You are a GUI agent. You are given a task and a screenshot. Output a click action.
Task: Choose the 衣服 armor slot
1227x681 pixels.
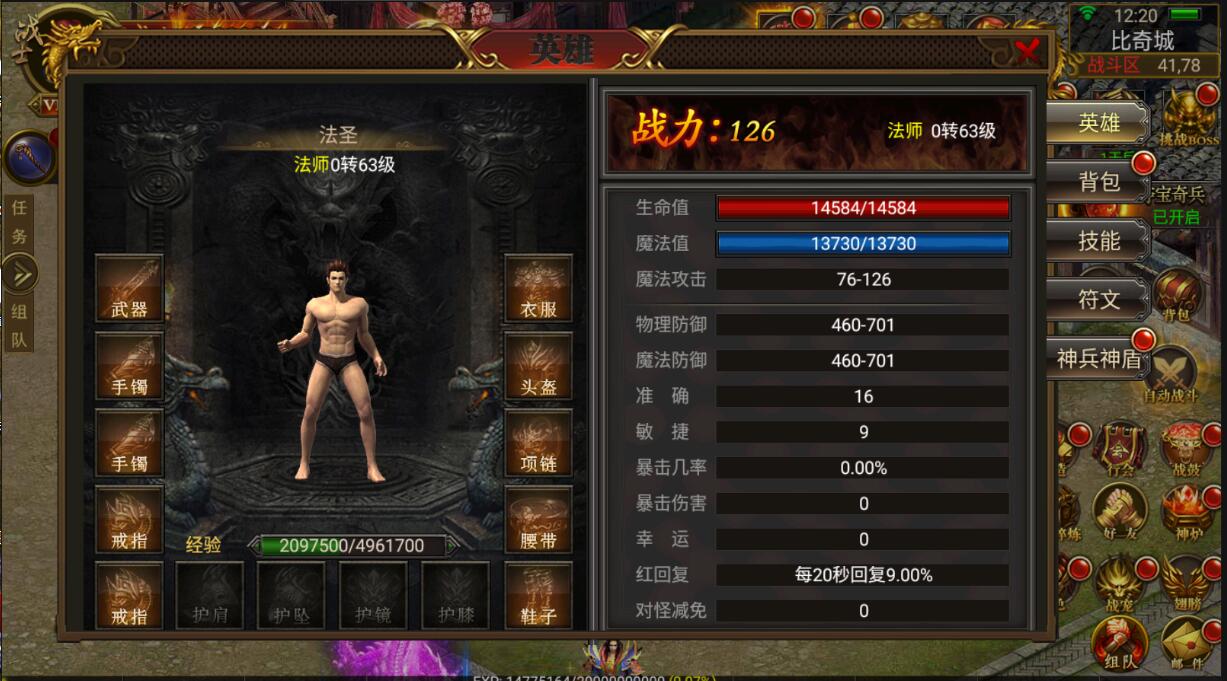pos(538,288)
